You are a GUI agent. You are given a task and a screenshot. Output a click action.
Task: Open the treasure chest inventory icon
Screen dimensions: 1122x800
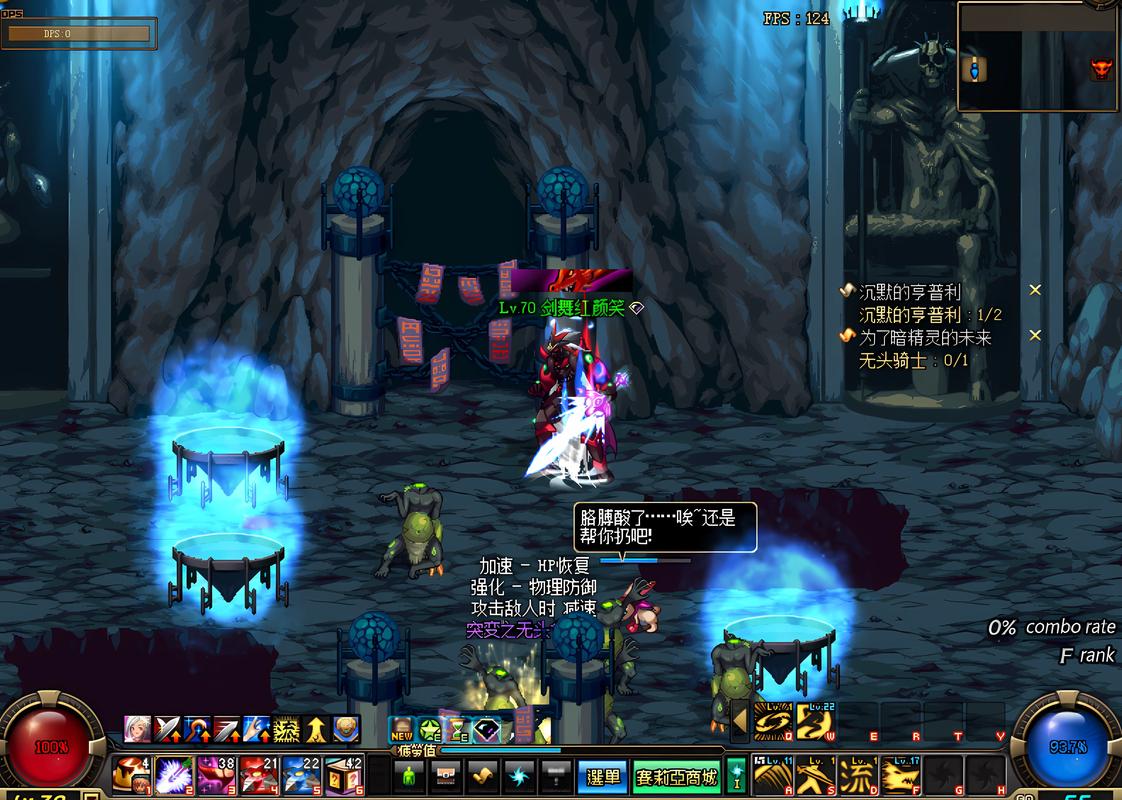(x=446, y=776)
